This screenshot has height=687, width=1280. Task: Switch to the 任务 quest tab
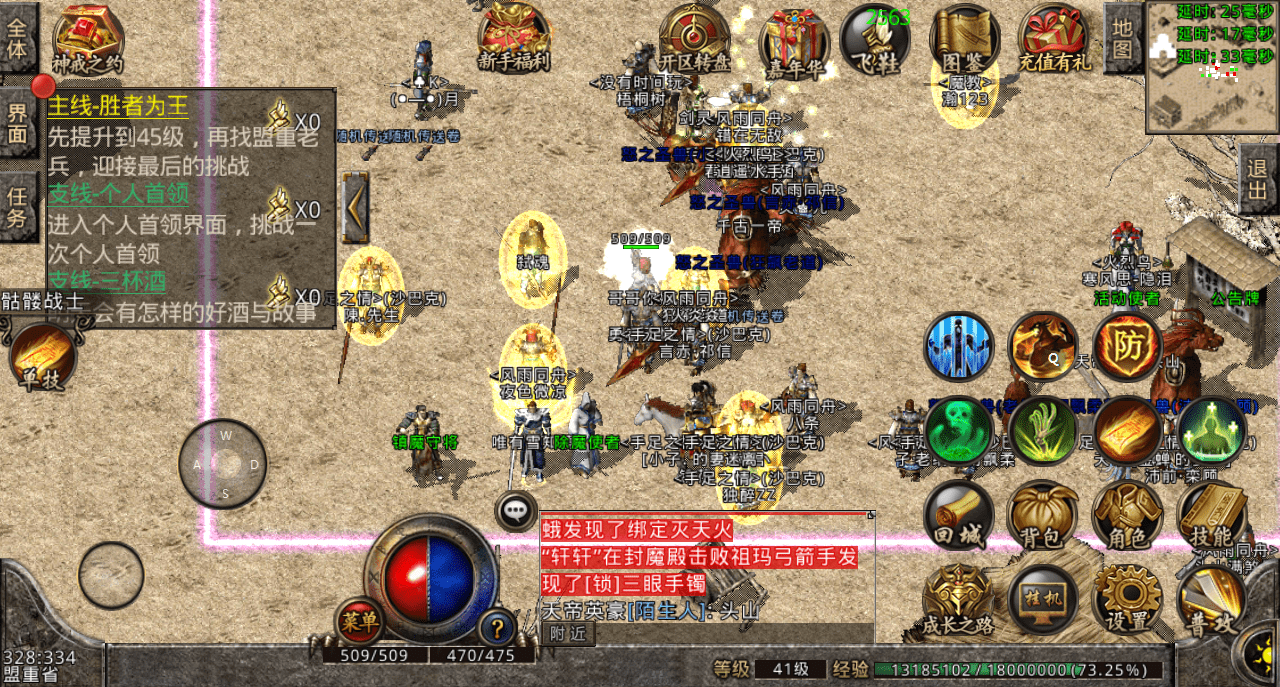coord(18,205)
